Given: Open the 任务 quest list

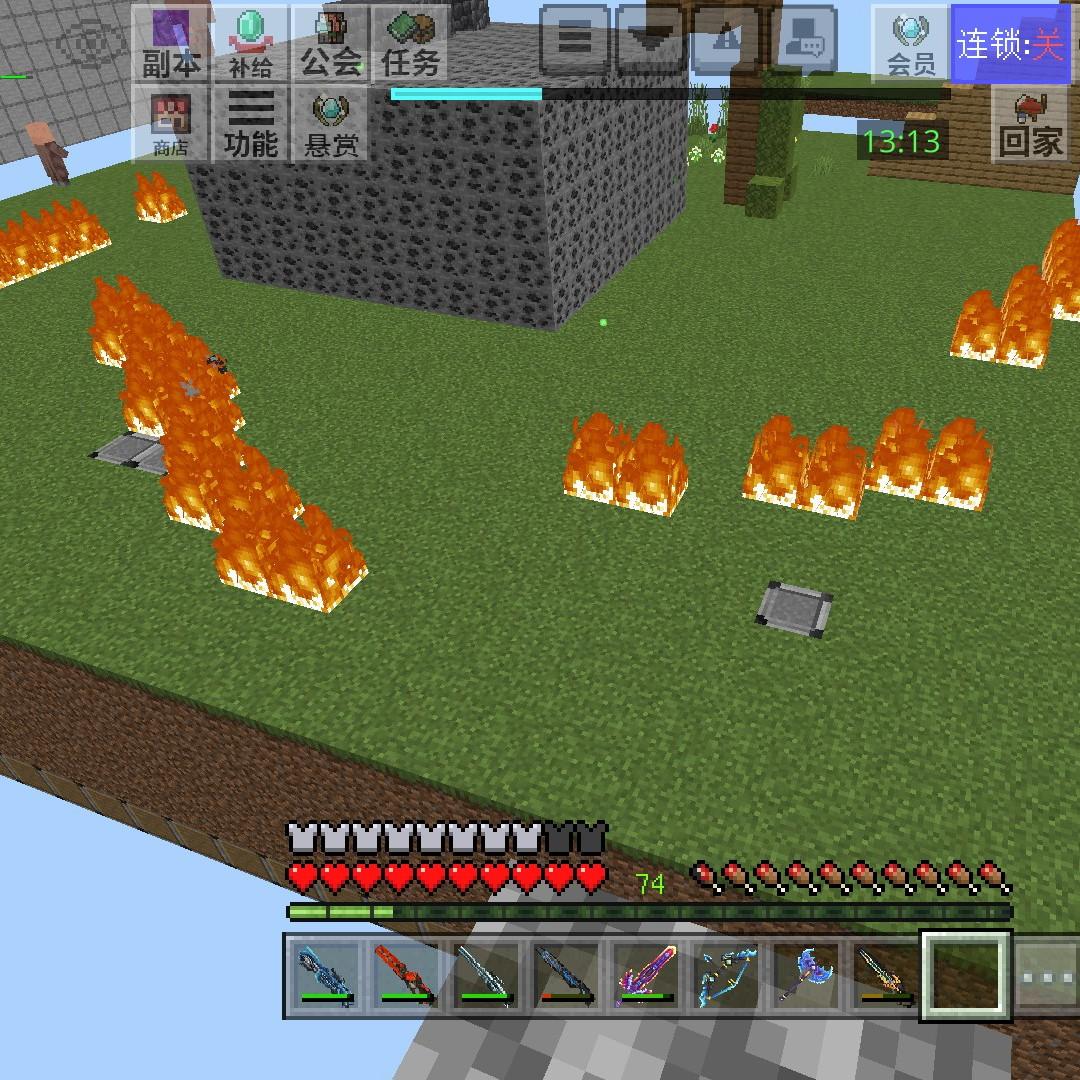Looking at the screenshot, I should point(410,43).
